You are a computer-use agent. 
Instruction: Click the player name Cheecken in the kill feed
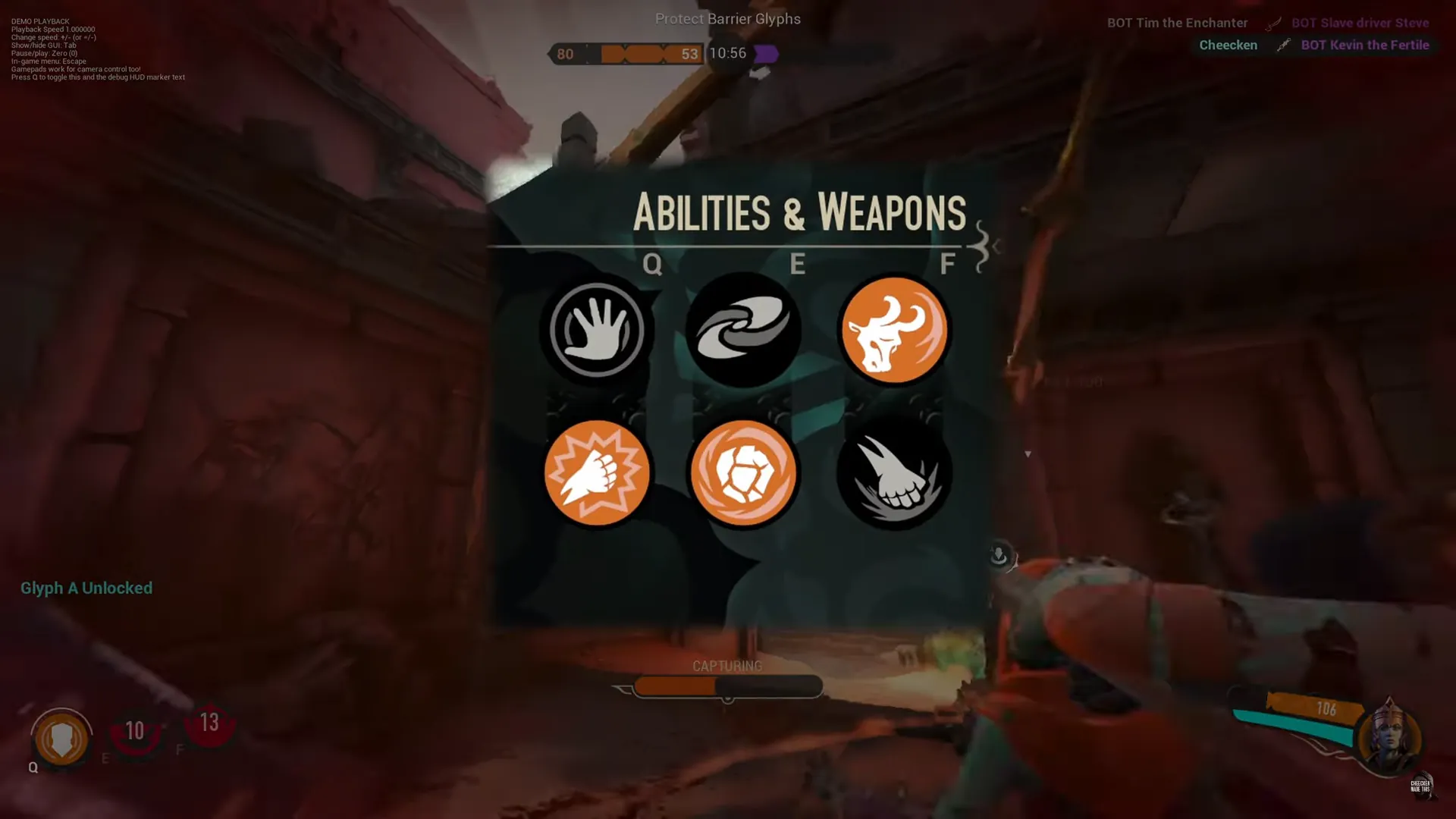pos(1227,45)
